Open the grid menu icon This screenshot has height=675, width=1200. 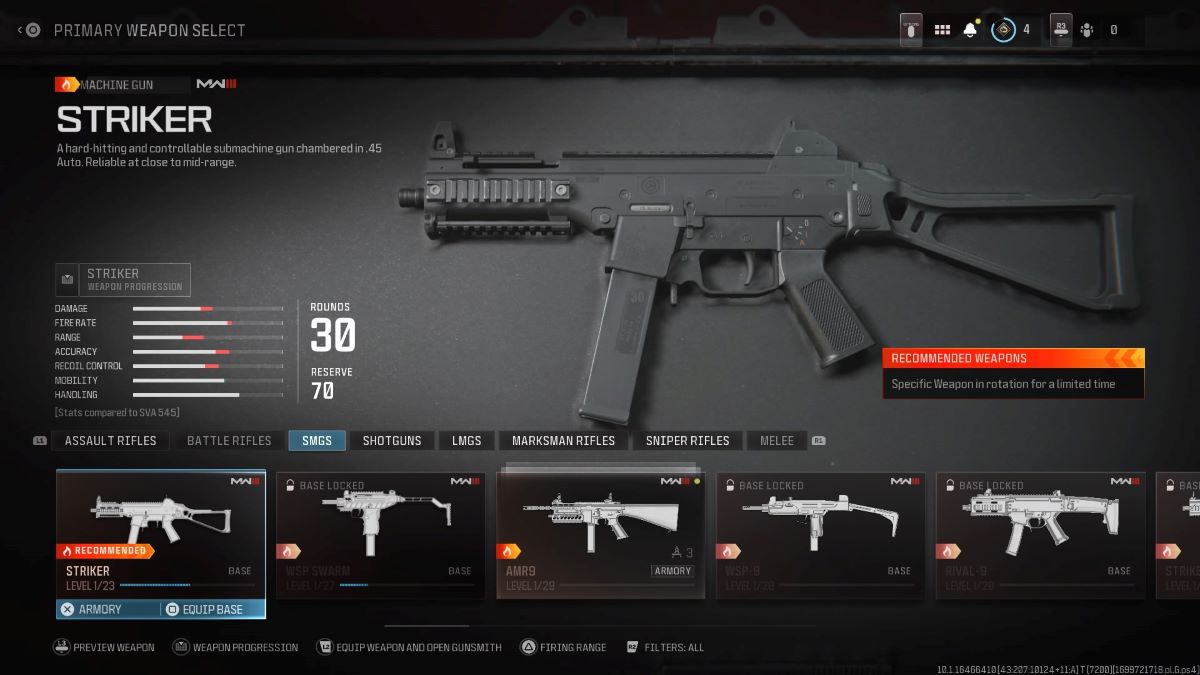point(942,30)
